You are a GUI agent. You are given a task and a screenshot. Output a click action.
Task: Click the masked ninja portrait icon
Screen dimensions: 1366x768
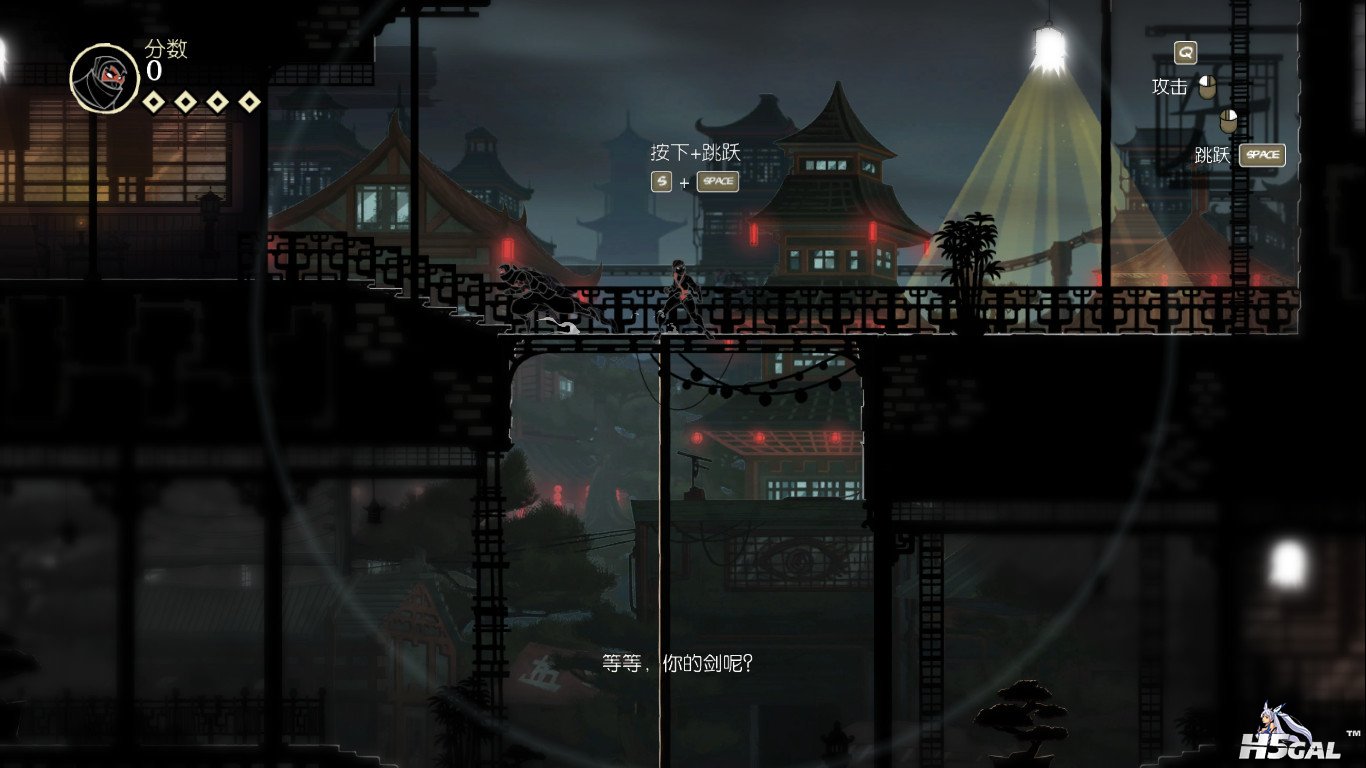pos(104,78)
